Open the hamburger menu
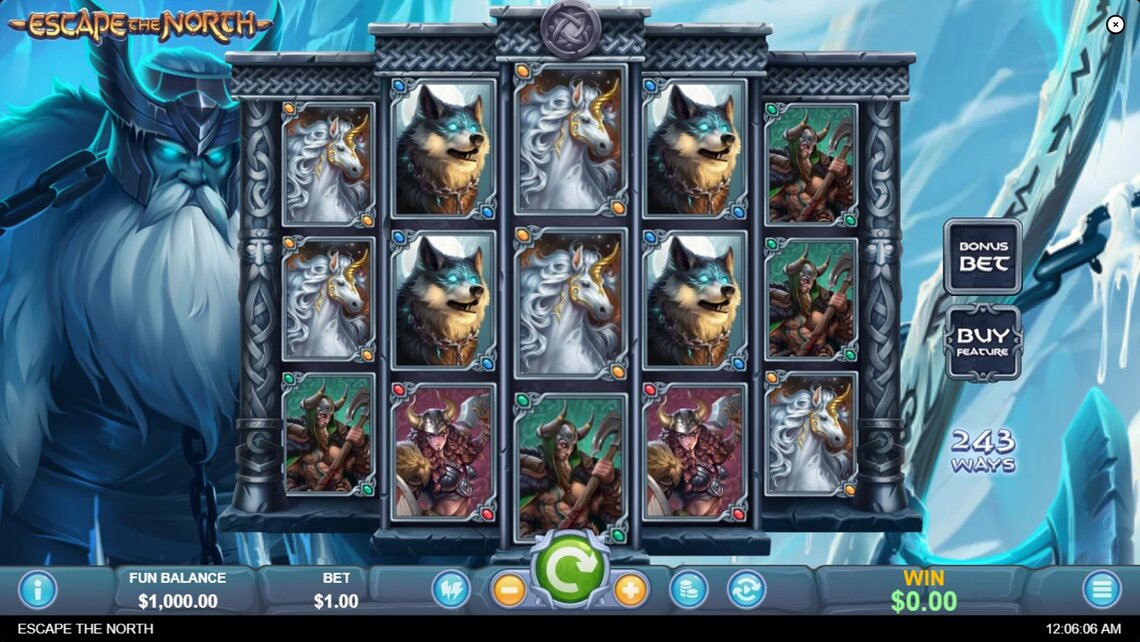This screenshot has width=1140, height=642. coord(1101,589)
